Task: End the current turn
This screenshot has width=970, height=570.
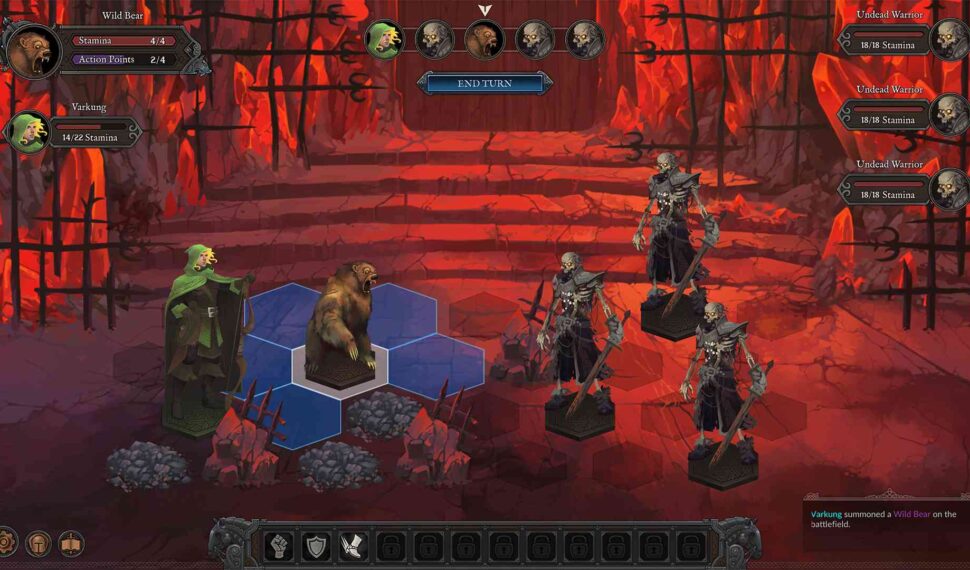Action: click(x=484, y=84)
